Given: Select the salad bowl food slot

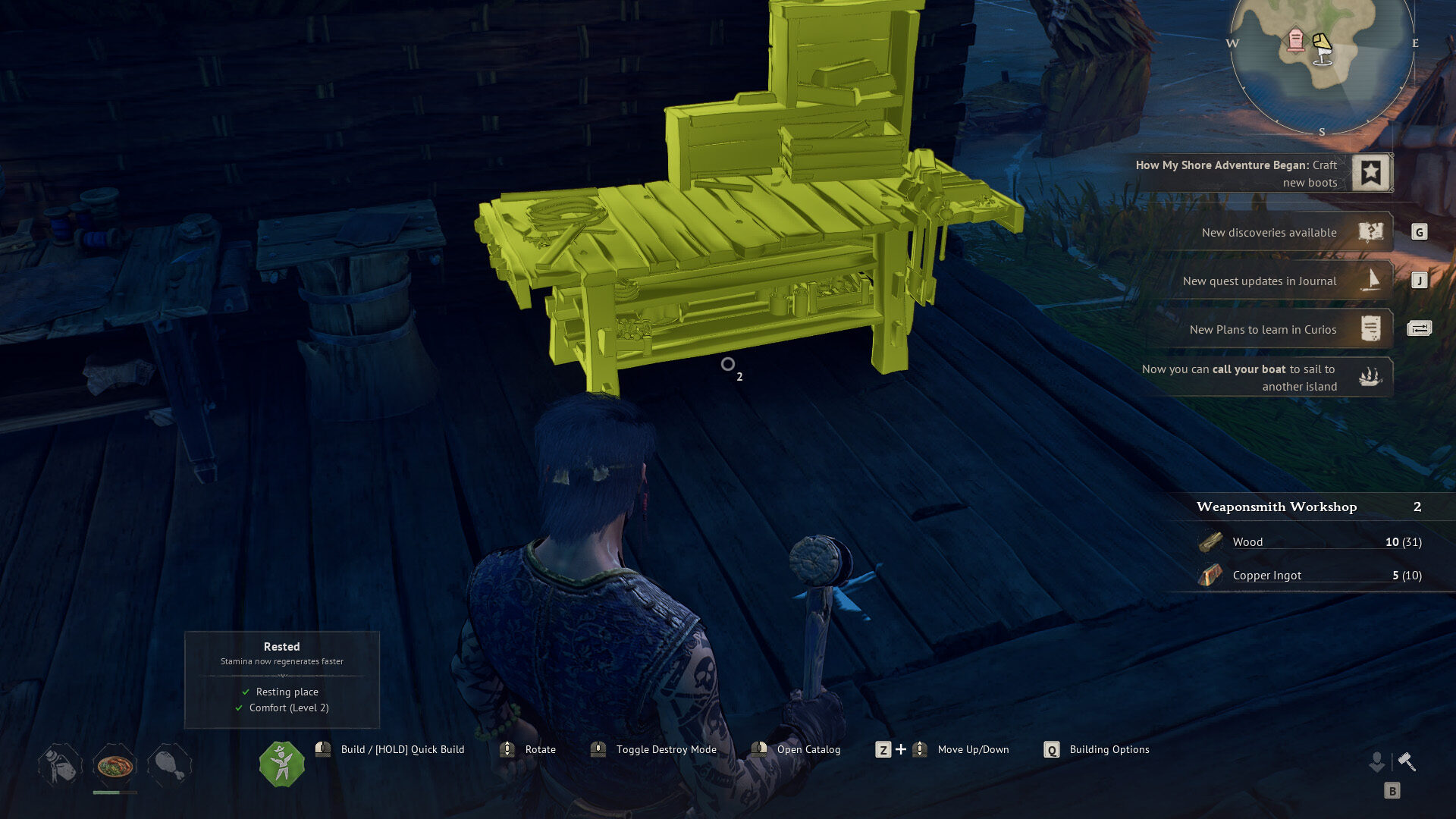Looking at the screenshot, I should tap(115, 766).
